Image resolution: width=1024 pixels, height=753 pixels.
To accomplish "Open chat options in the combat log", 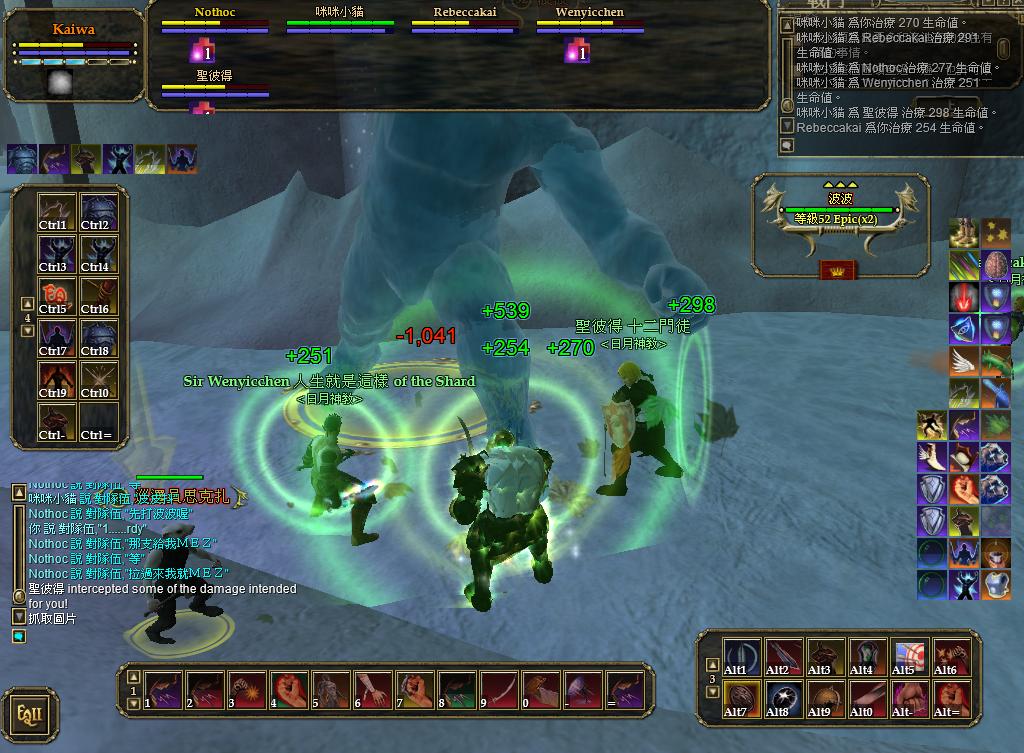I will point(788,145).
